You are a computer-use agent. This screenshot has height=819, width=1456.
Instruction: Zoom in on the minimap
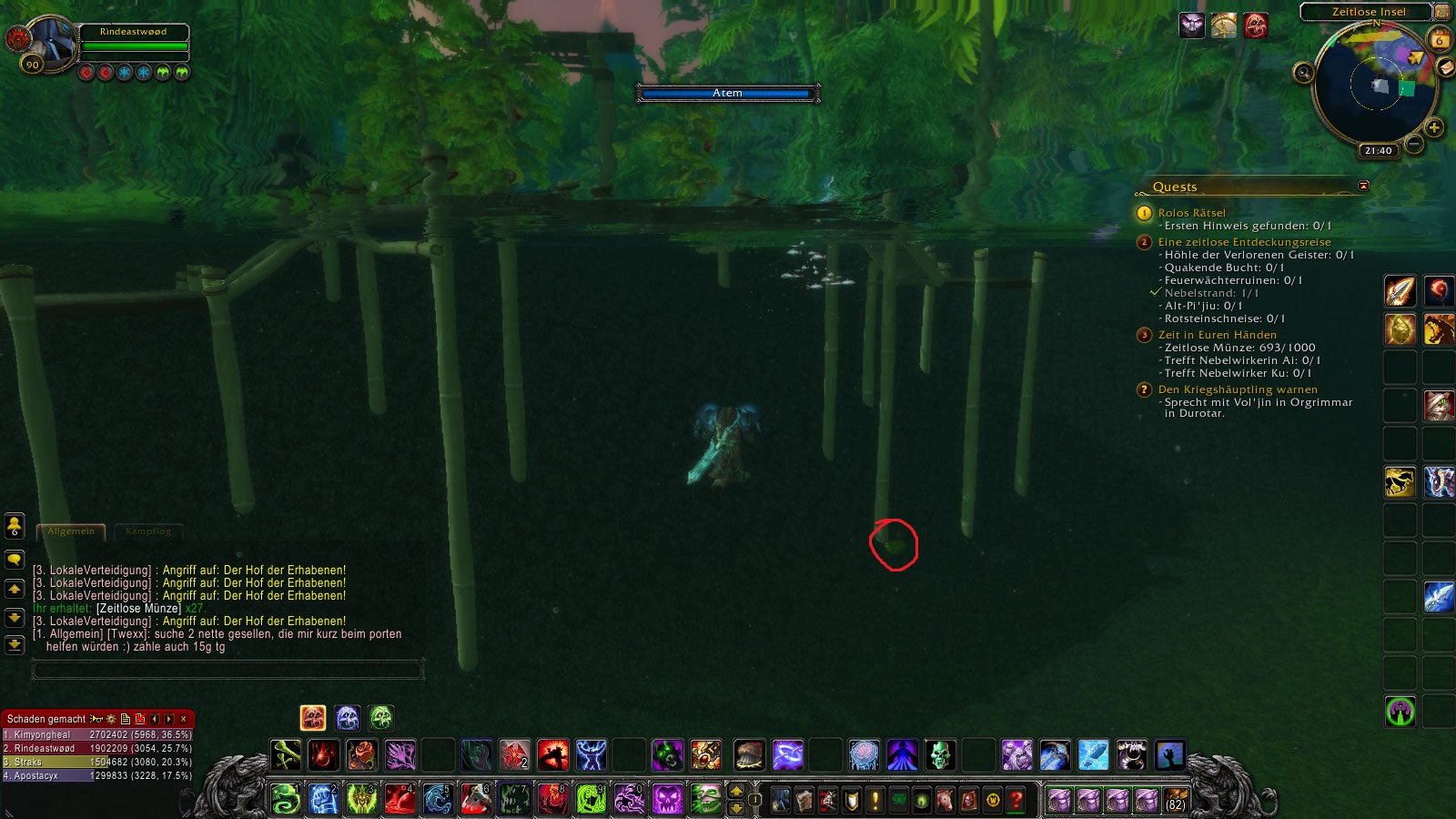(1434, 127)
